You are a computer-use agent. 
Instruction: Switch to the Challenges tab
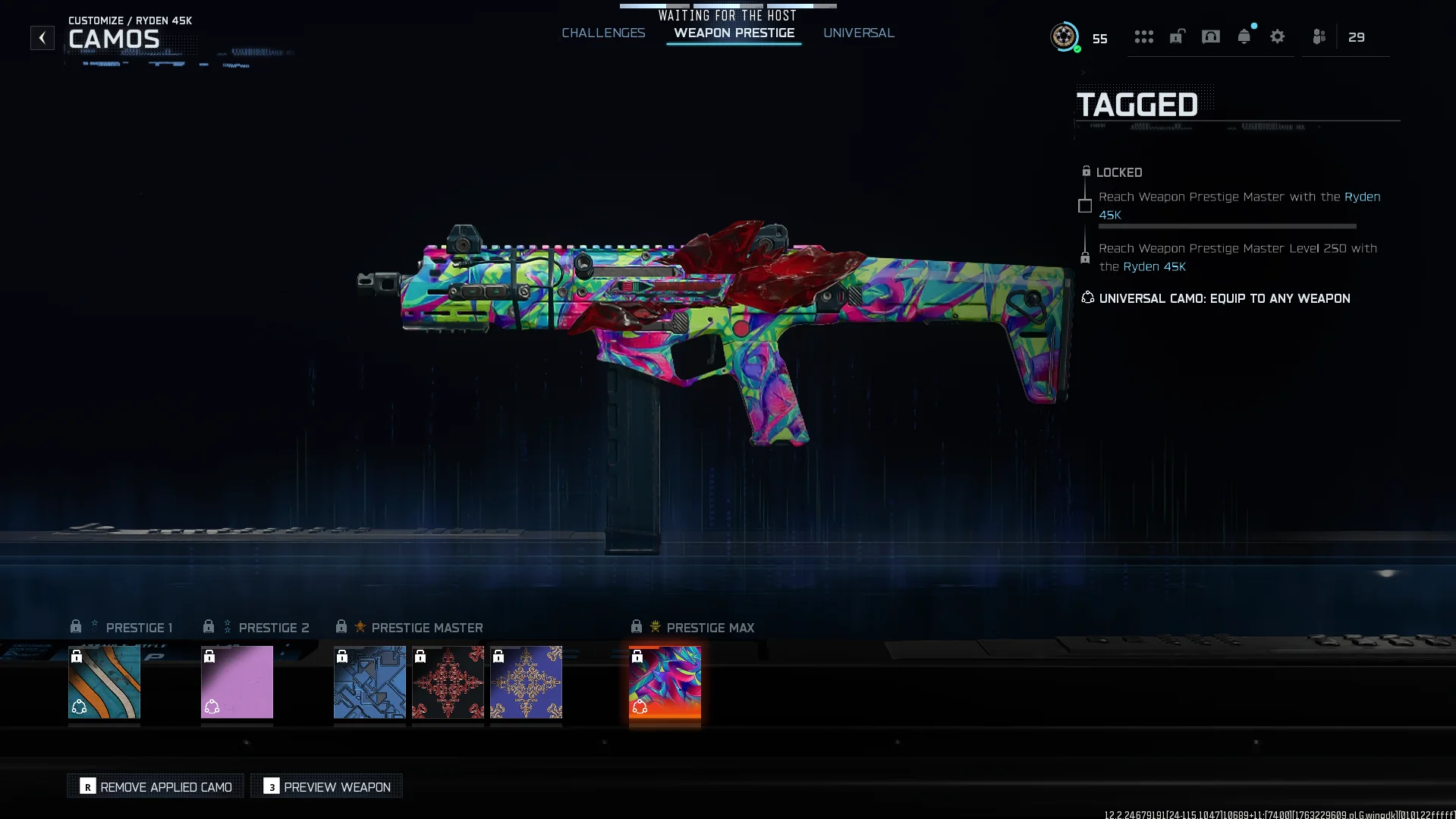pyautogui.click(x=603, y=33)
